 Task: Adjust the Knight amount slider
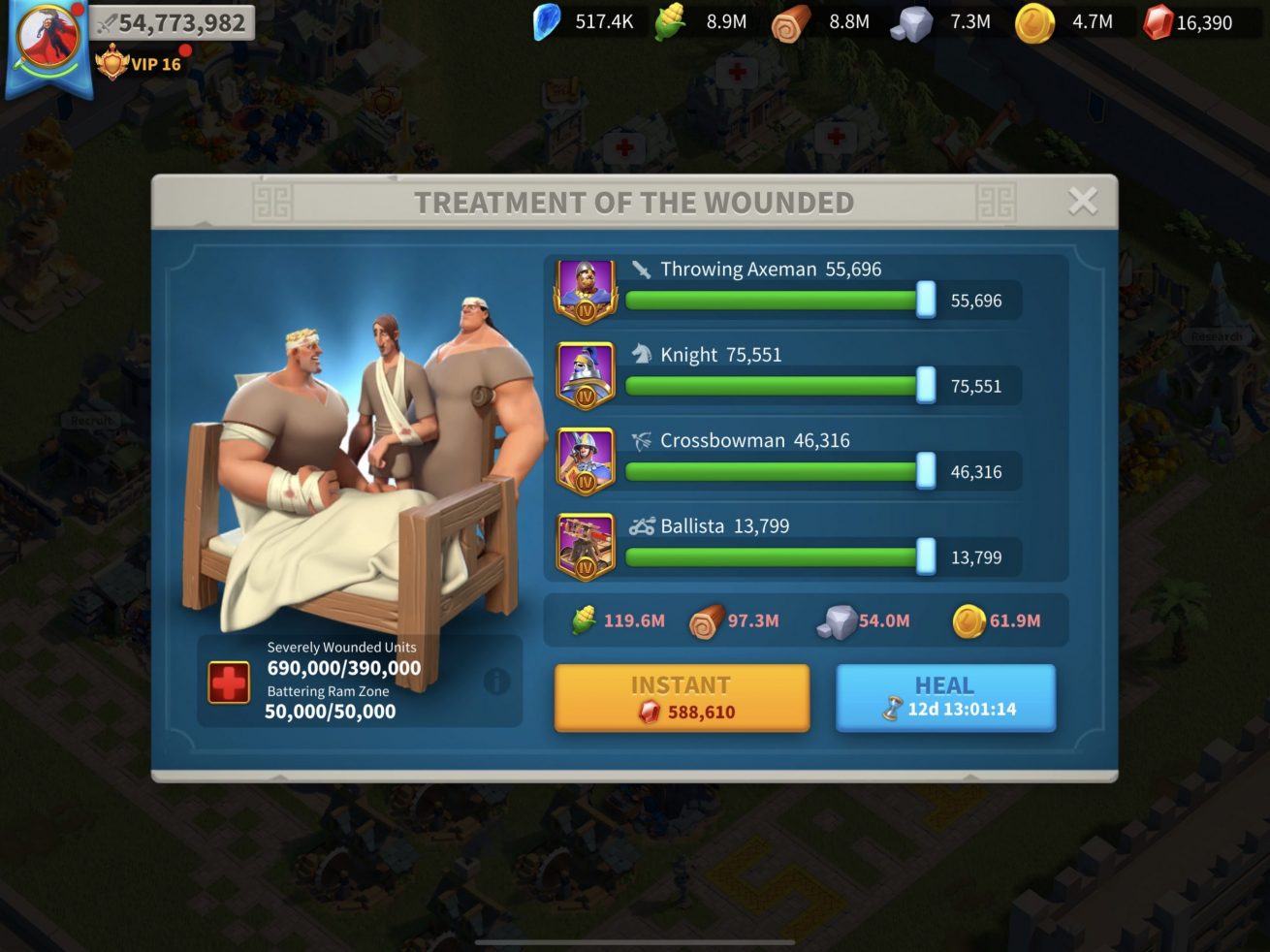pyautogui.click(x=926, y=386)
